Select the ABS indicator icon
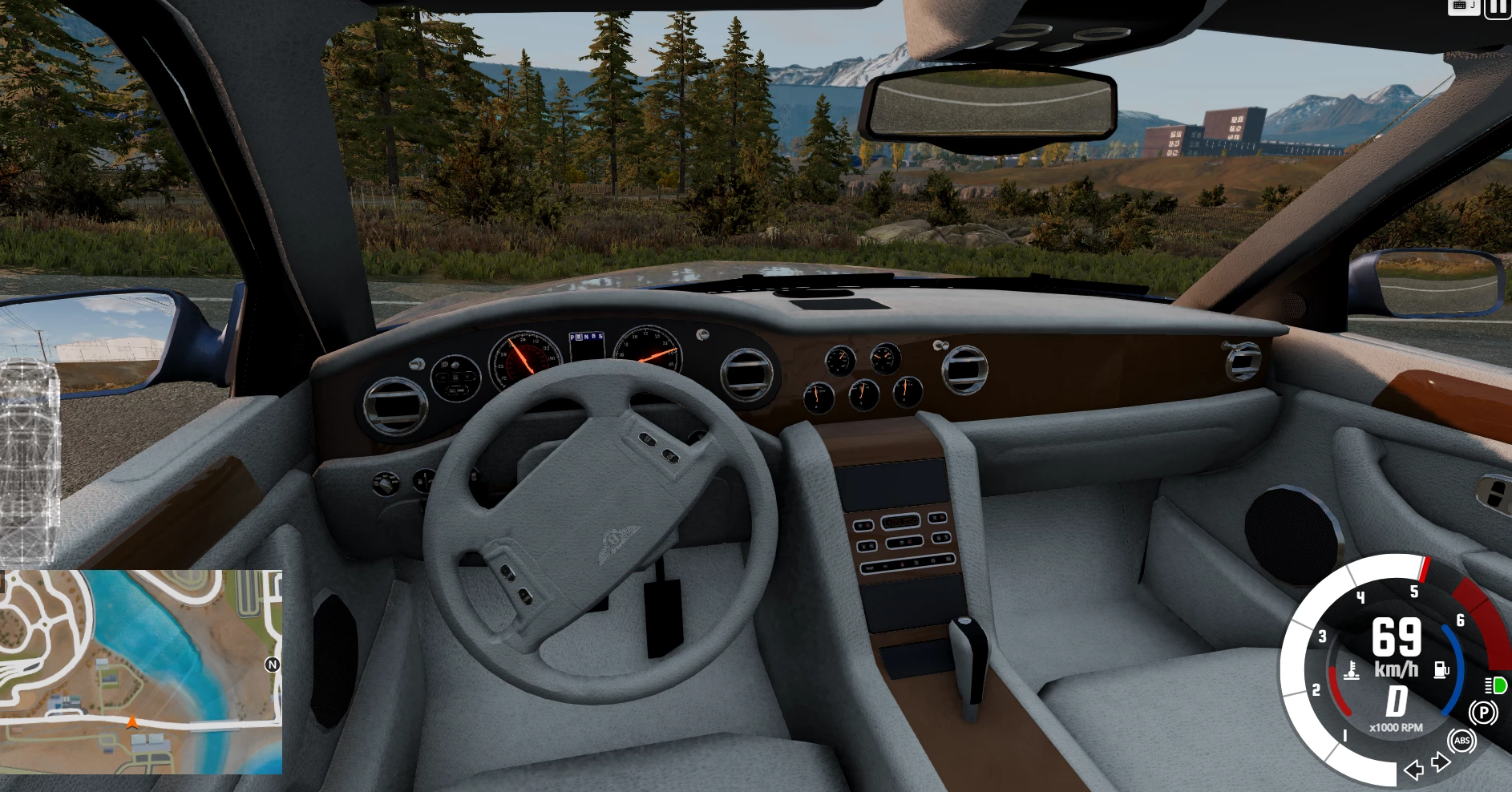 [1461, 741]
